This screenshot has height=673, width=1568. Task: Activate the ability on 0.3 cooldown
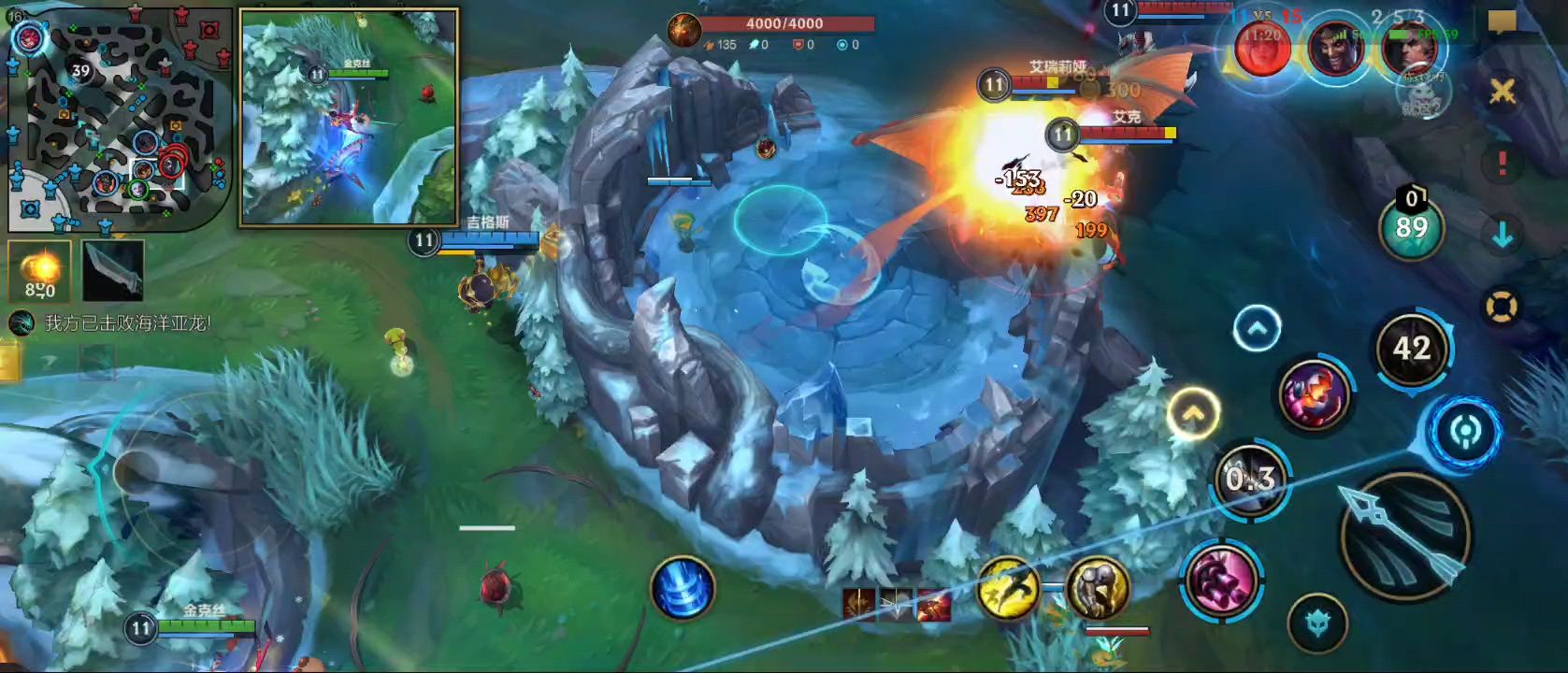1251,480
